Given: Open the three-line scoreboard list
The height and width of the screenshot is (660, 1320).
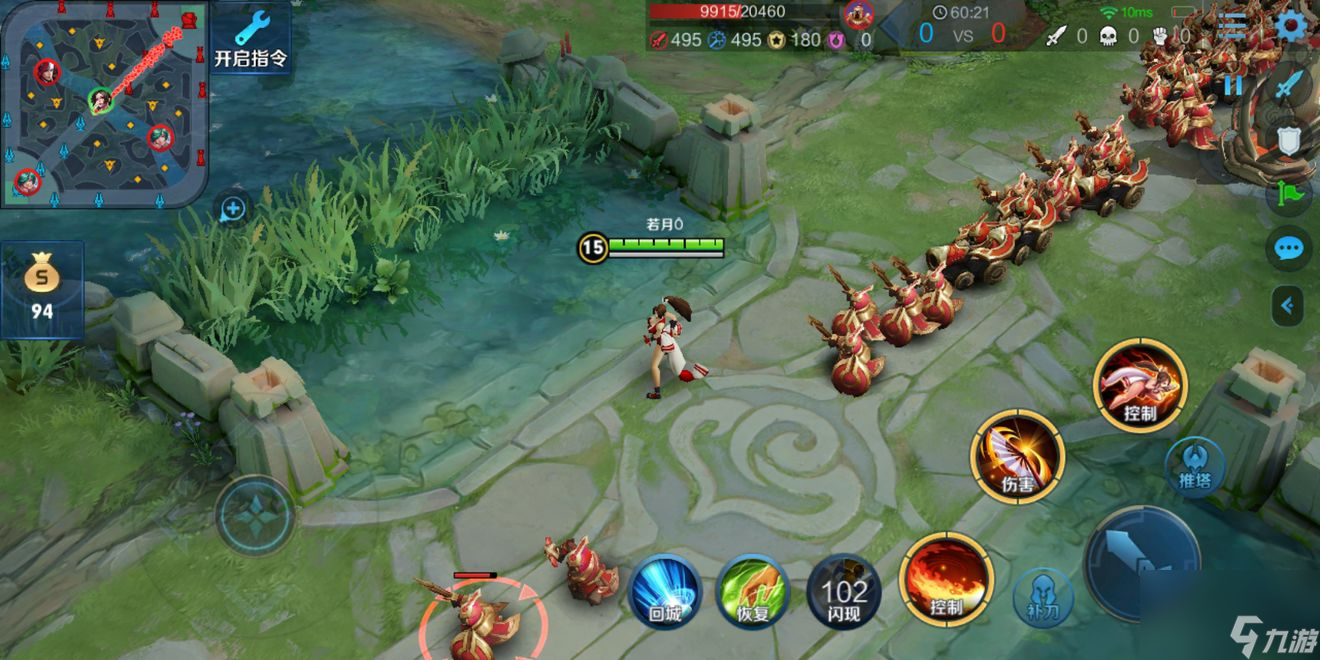Looking at the screenshot, I should pos(1233,26).
